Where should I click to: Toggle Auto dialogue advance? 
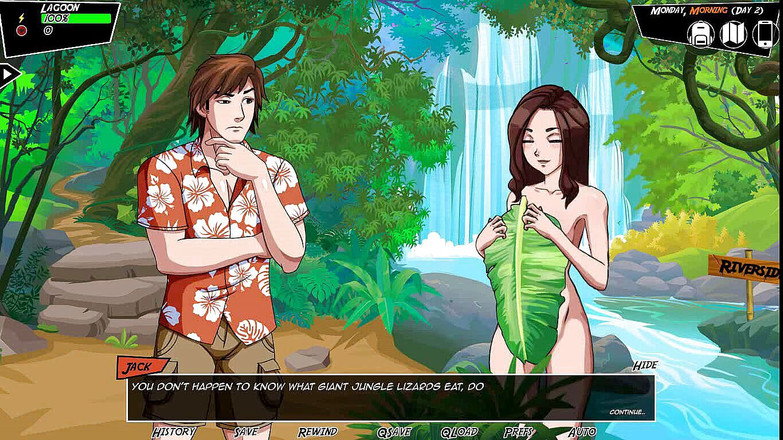582,432
